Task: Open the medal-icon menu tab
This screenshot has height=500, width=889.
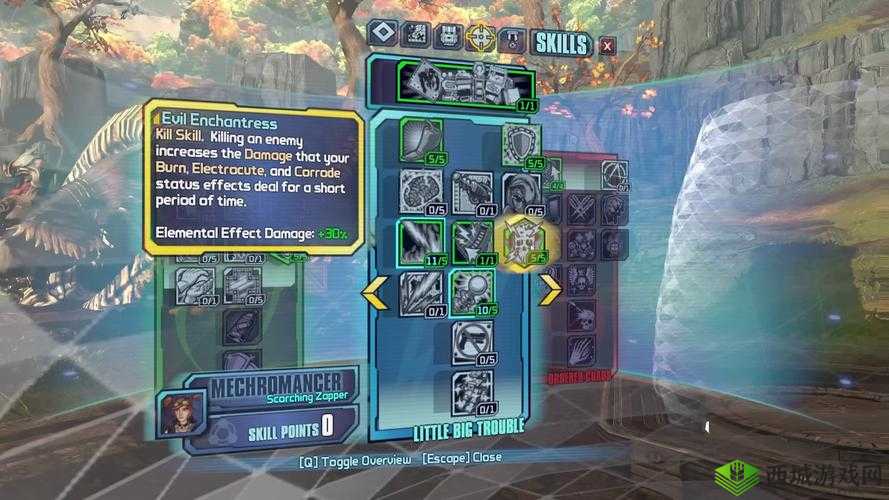Action: point(512,38)
